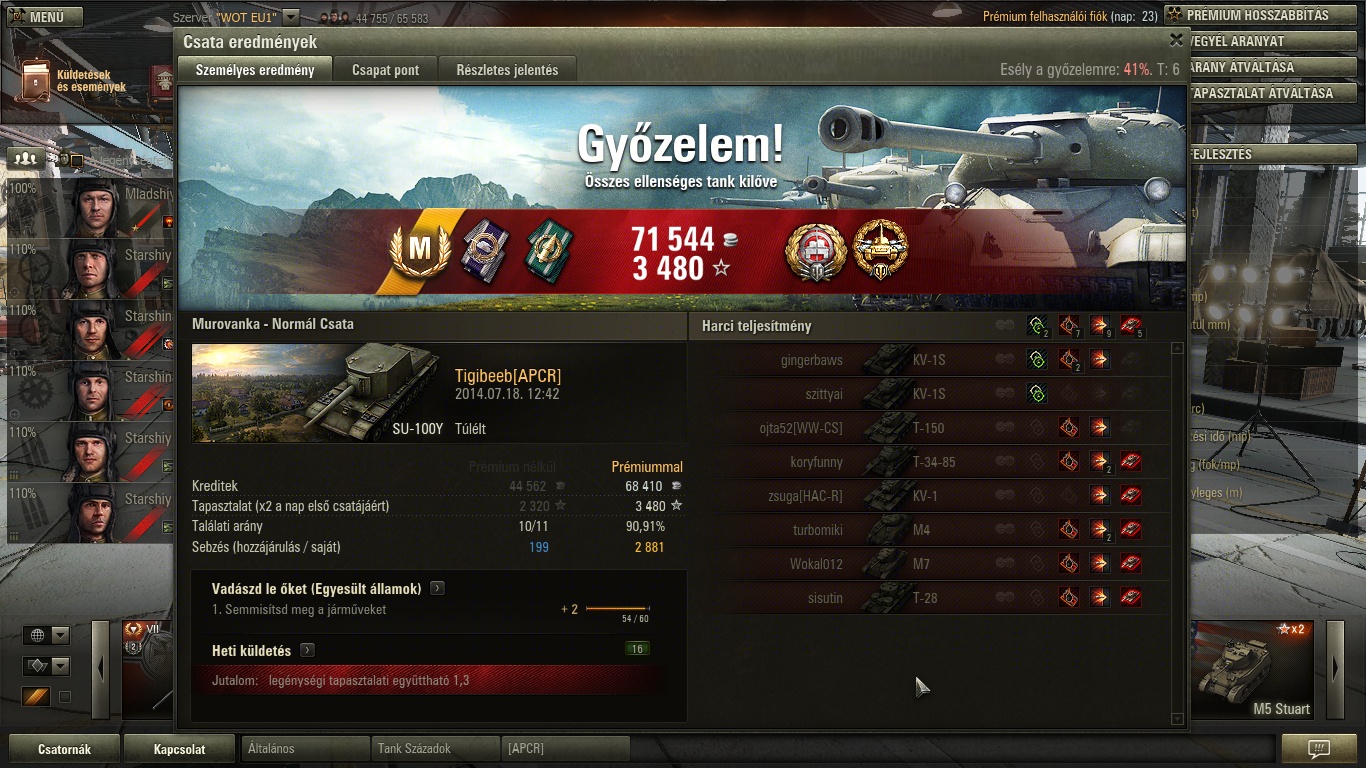Open the WOT EU1 server dropdown
This screenshot has width=1366, height=768.
point(291,17)
